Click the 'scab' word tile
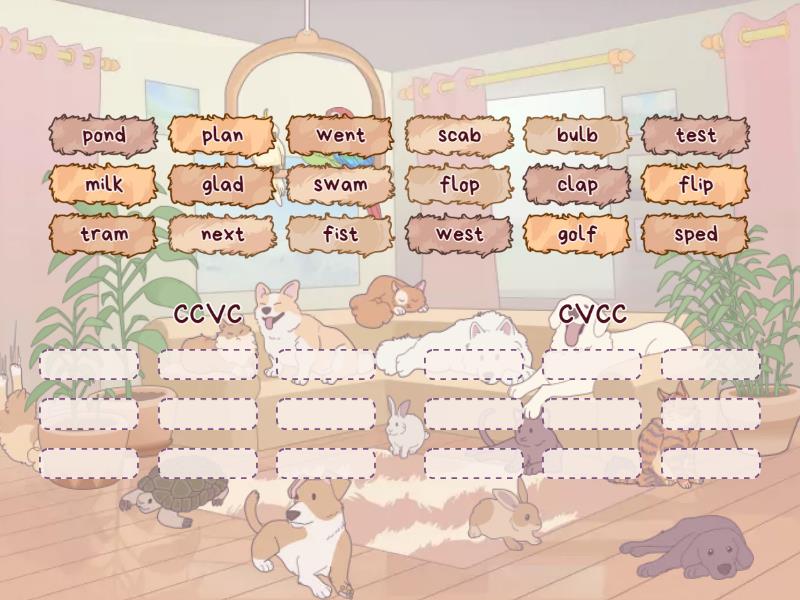Image resolution: width=800 pixels, height=600 pixels. point(459,135)
